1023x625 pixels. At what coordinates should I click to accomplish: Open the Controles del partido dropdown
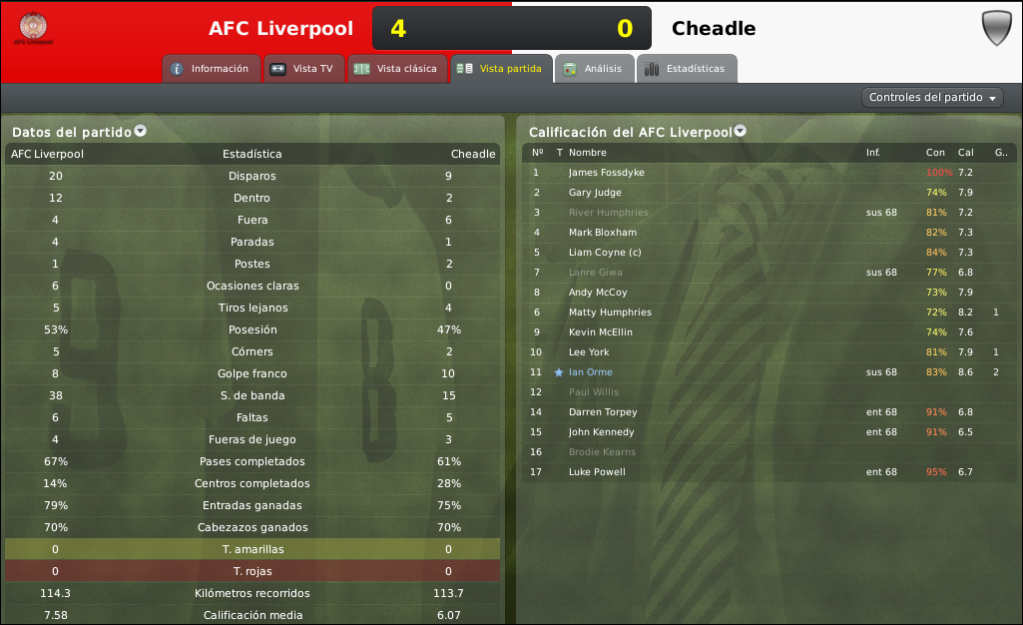coord(932,97)
